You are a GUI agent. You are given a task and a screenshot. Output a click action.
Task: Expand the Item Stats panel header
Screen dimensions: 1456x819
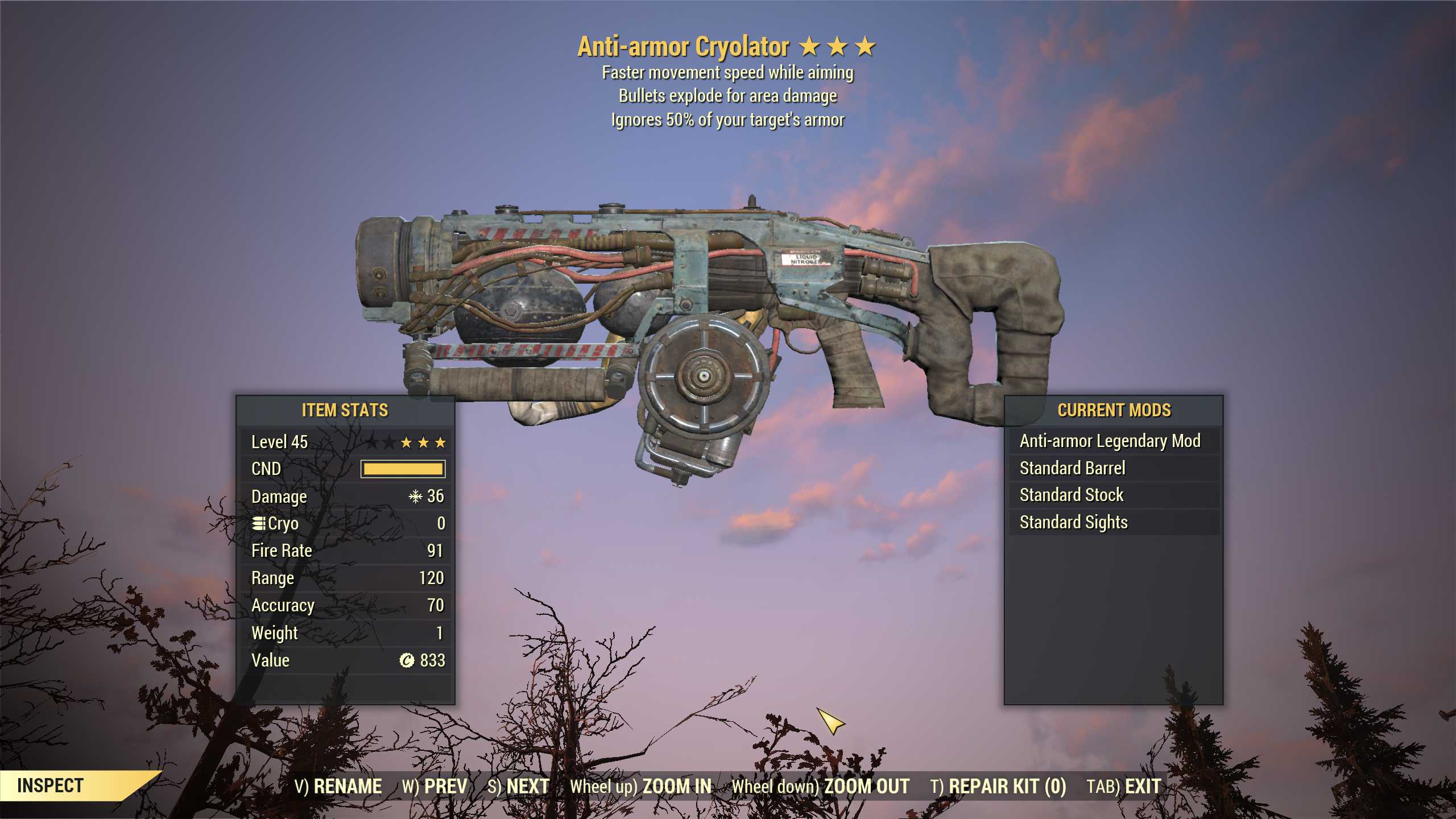point(345,411)
